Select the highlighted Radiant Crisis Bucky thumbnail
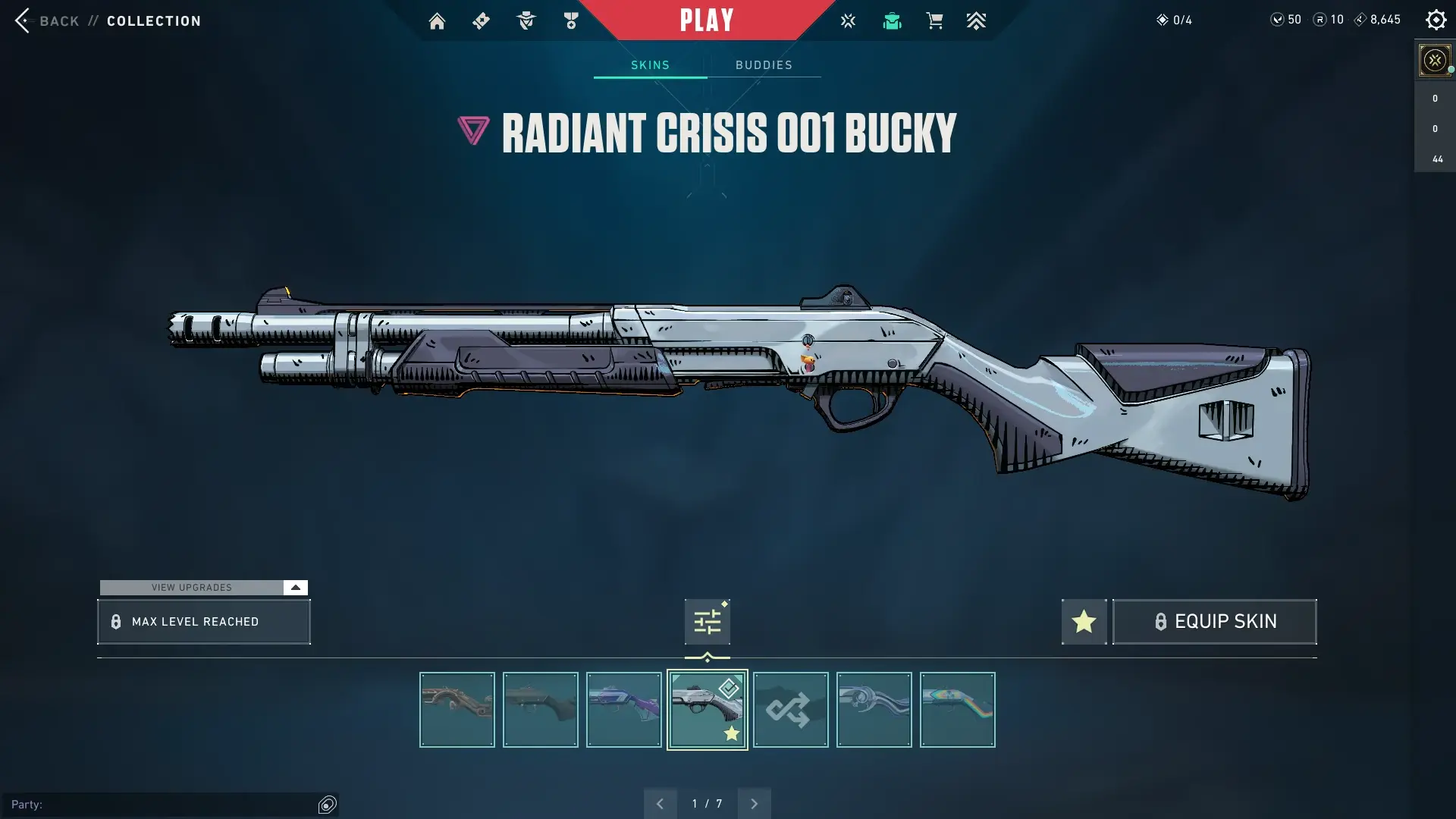This screenshot has height=819, width=1456. [707, 710]
